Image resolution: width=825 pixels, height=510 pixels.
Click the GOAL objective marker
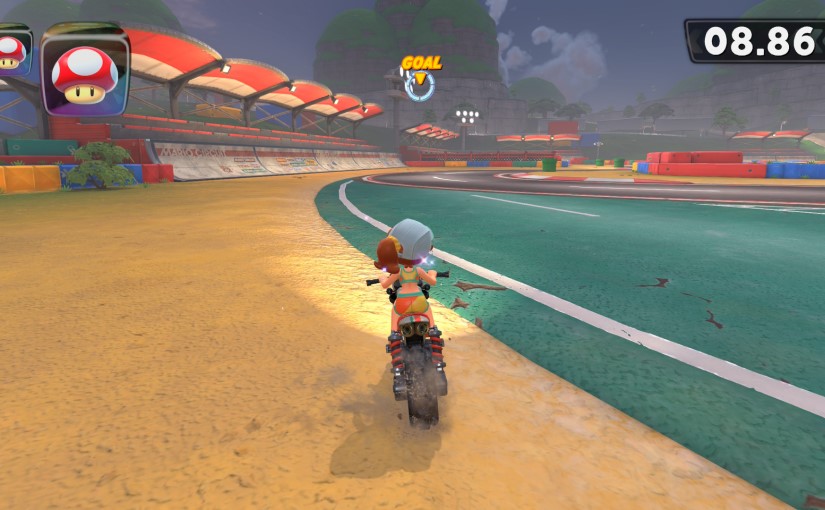[x=420, y=78]
